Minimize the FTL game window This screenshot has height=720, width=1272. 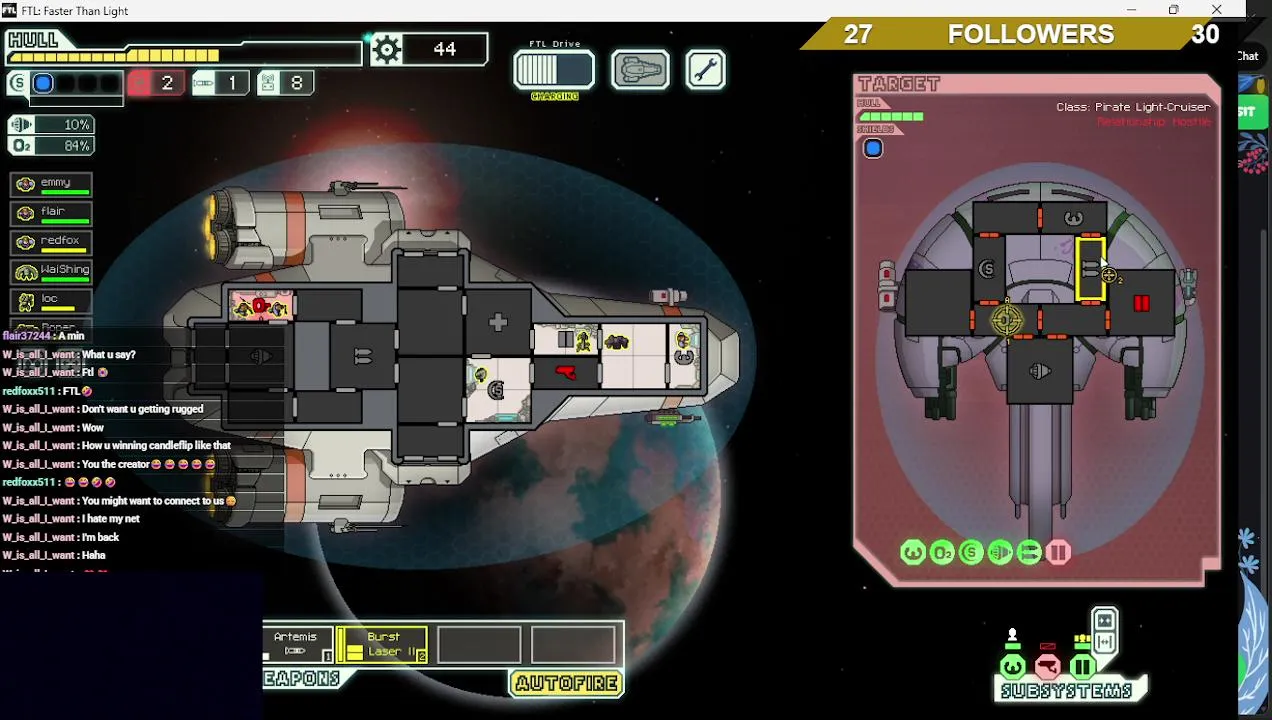pyautogui.click(x=1131, y=10)
